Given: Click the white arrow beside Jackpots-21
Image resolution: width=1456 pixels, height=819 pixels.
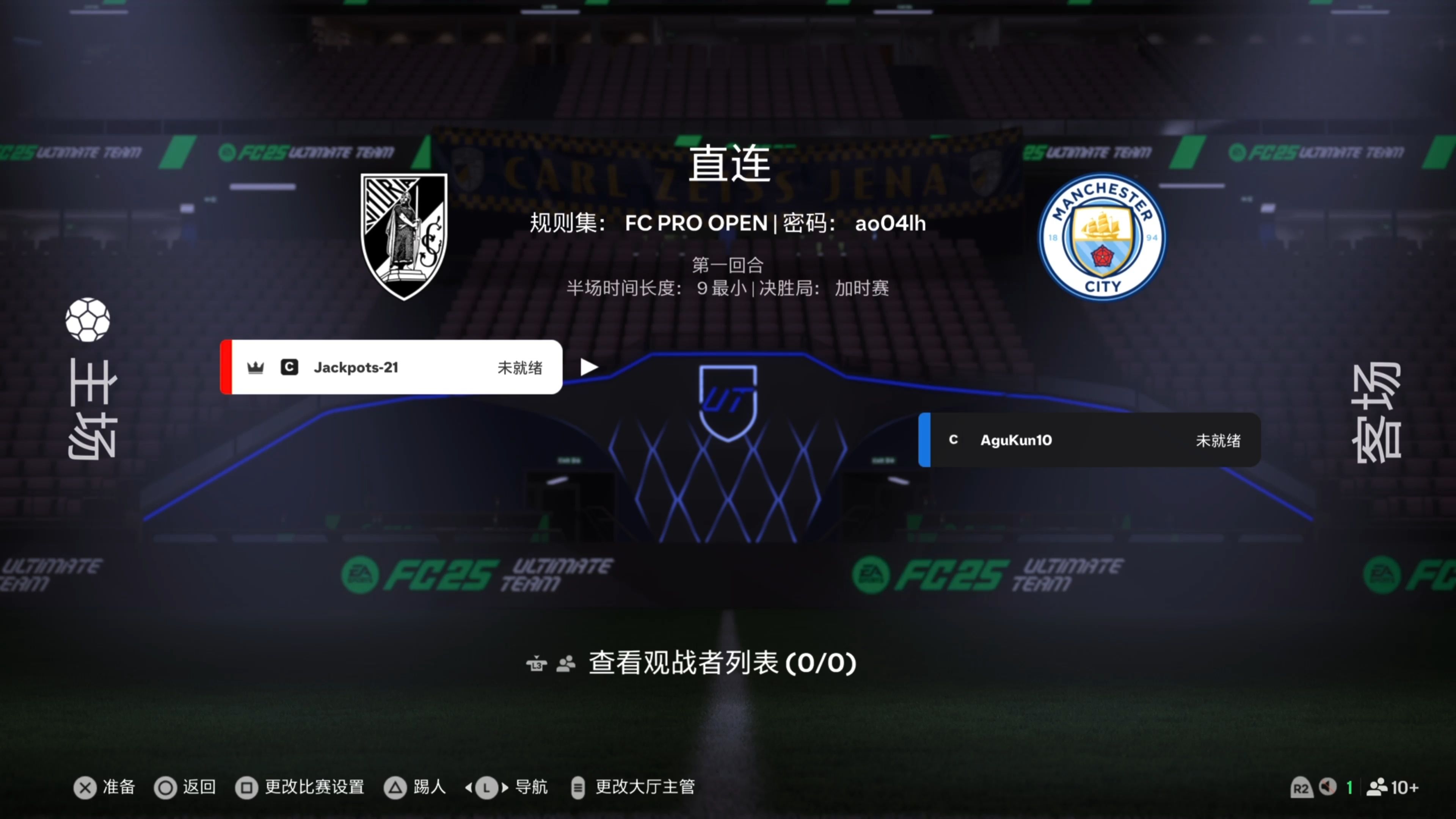Looking at the screenshot, I should pos(589,367).
